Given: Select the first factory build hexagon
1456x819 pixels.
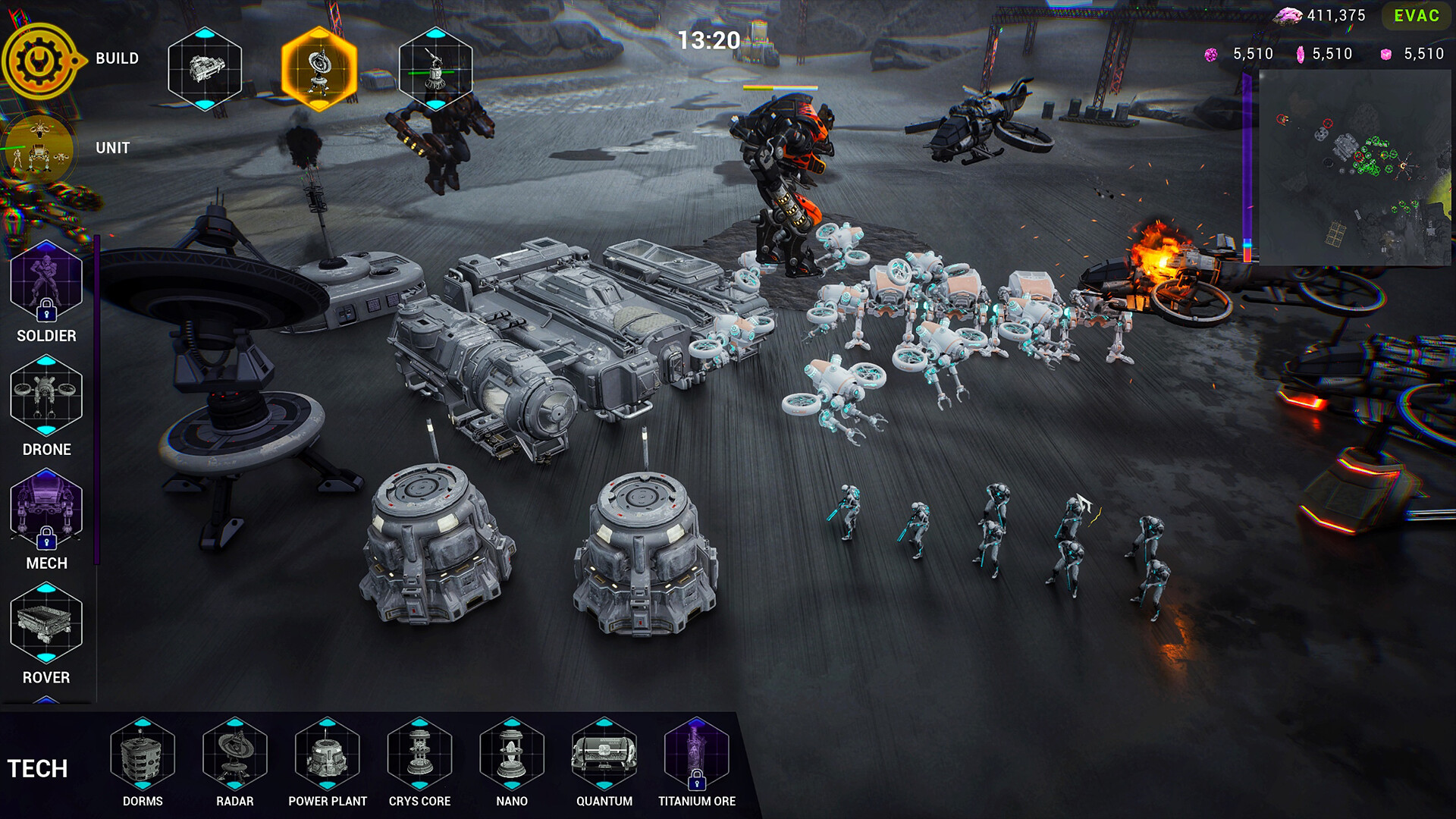Looking at the screenshot, I should [205, 69].
